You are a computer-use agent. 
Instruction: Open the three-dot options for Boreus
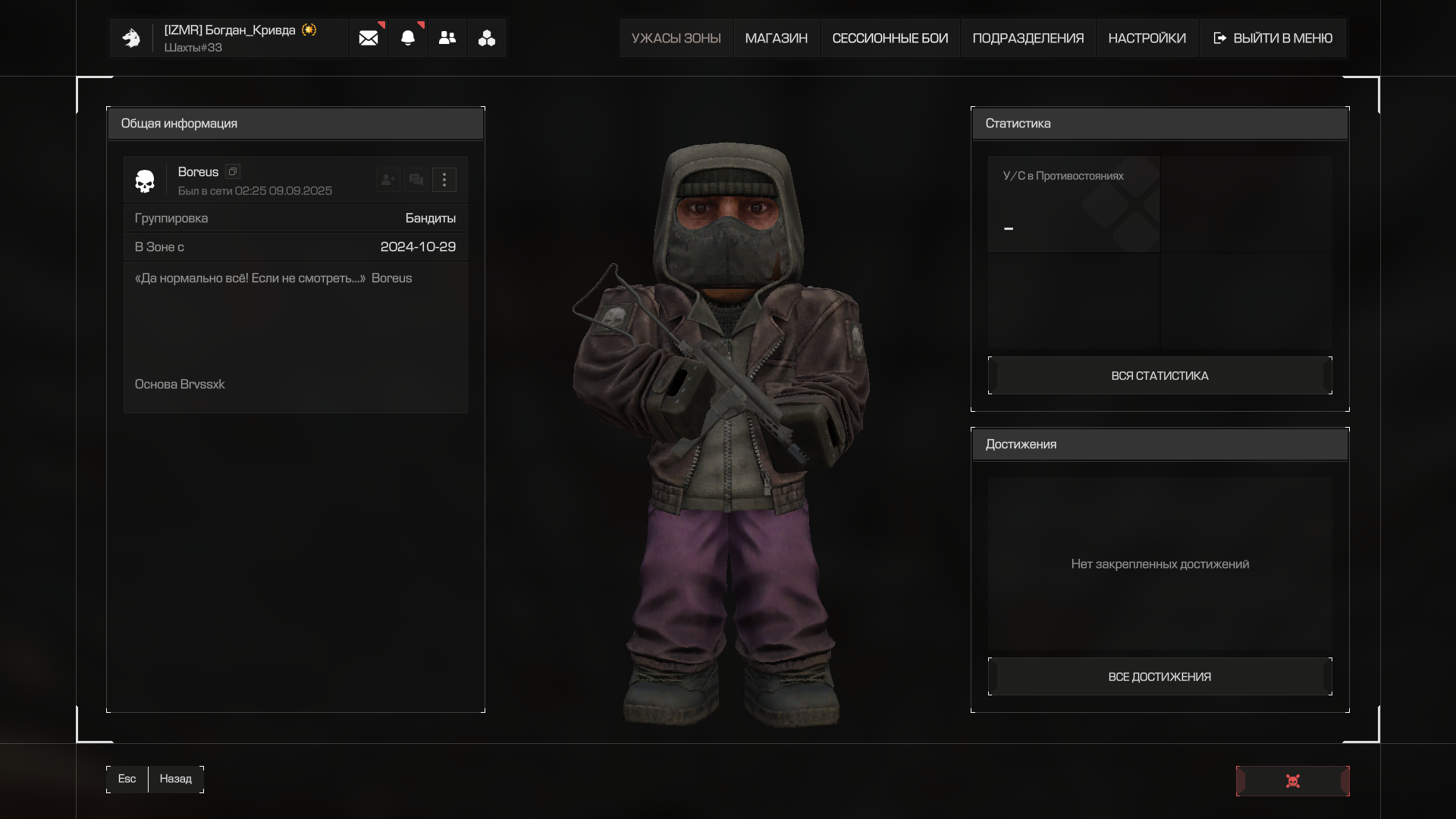444,180
